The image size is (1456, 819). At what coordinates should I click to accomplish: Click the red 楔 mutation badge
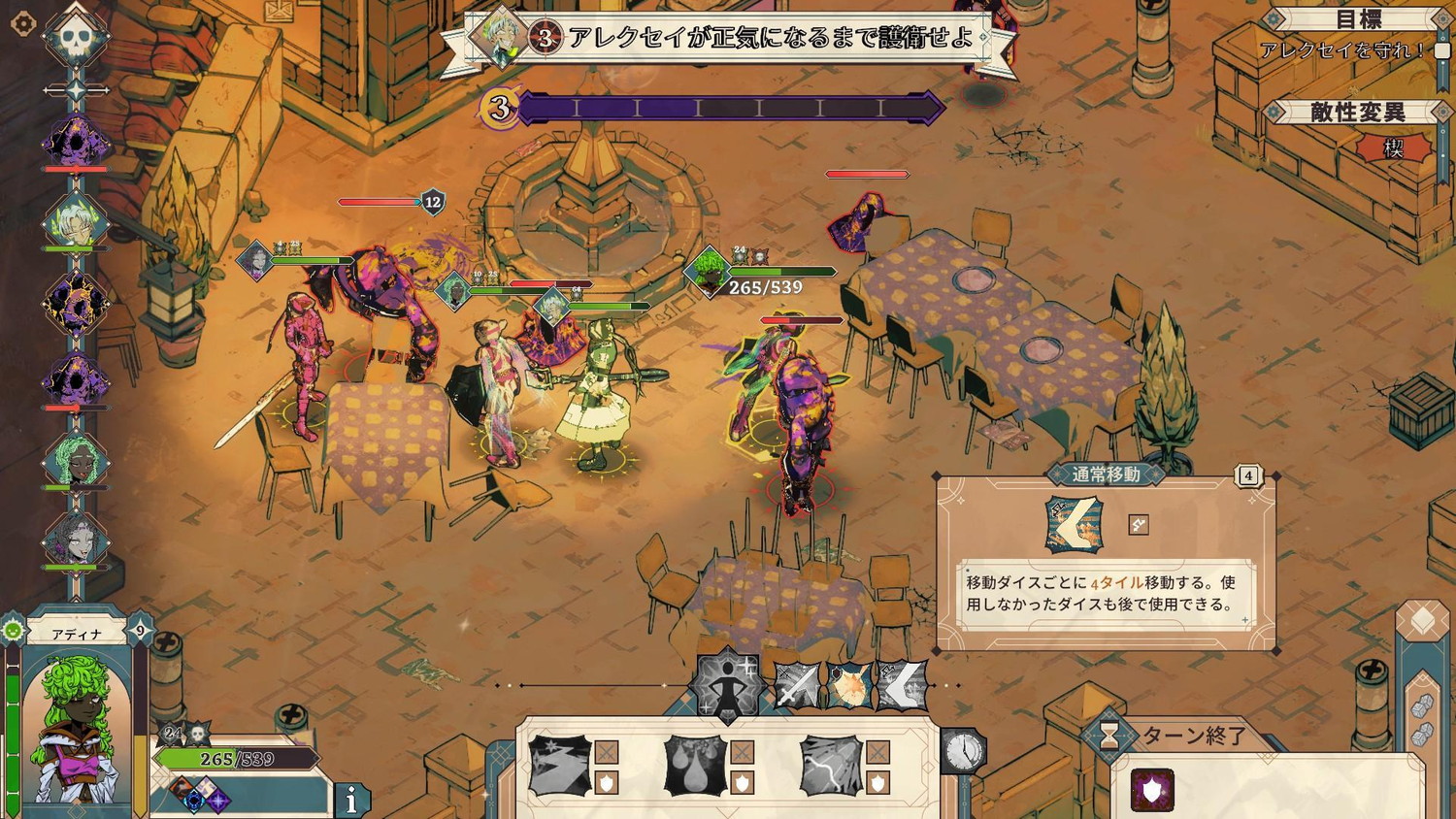(x=1394, y=148)
